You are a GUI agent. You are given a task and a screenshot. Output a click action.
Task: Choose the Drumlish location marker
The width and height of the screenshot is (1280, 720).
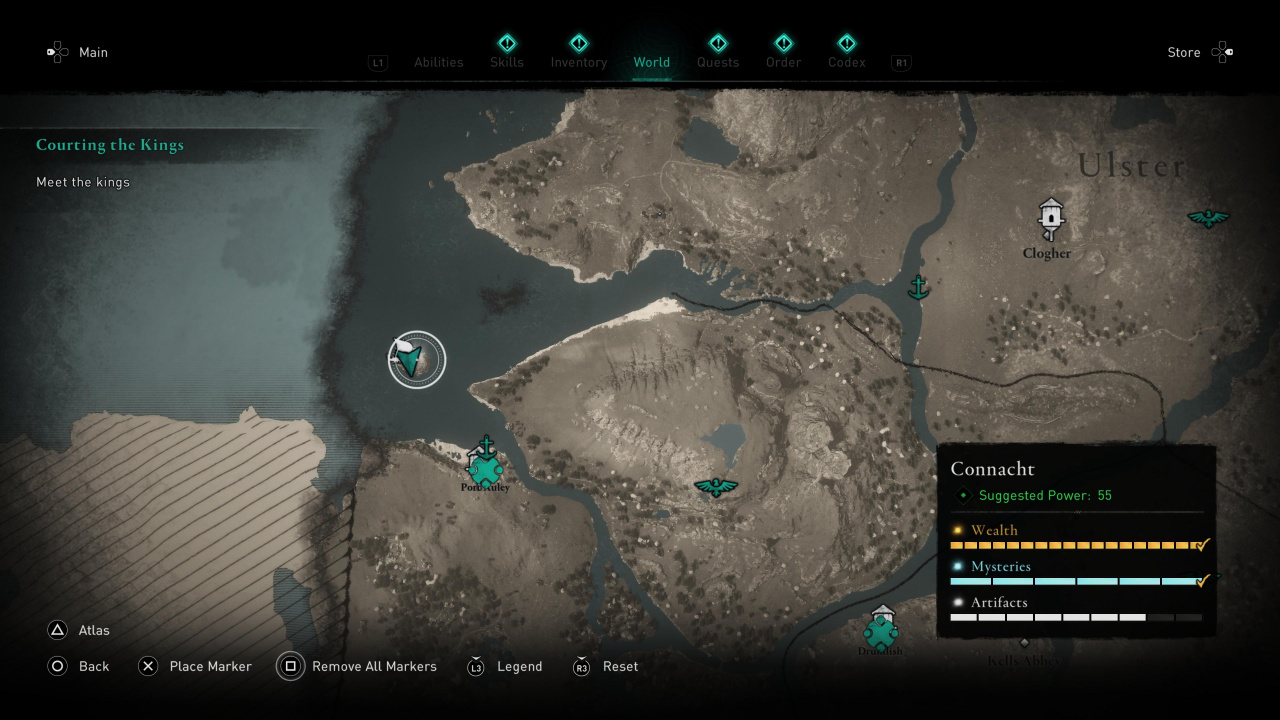pos(881,630)
